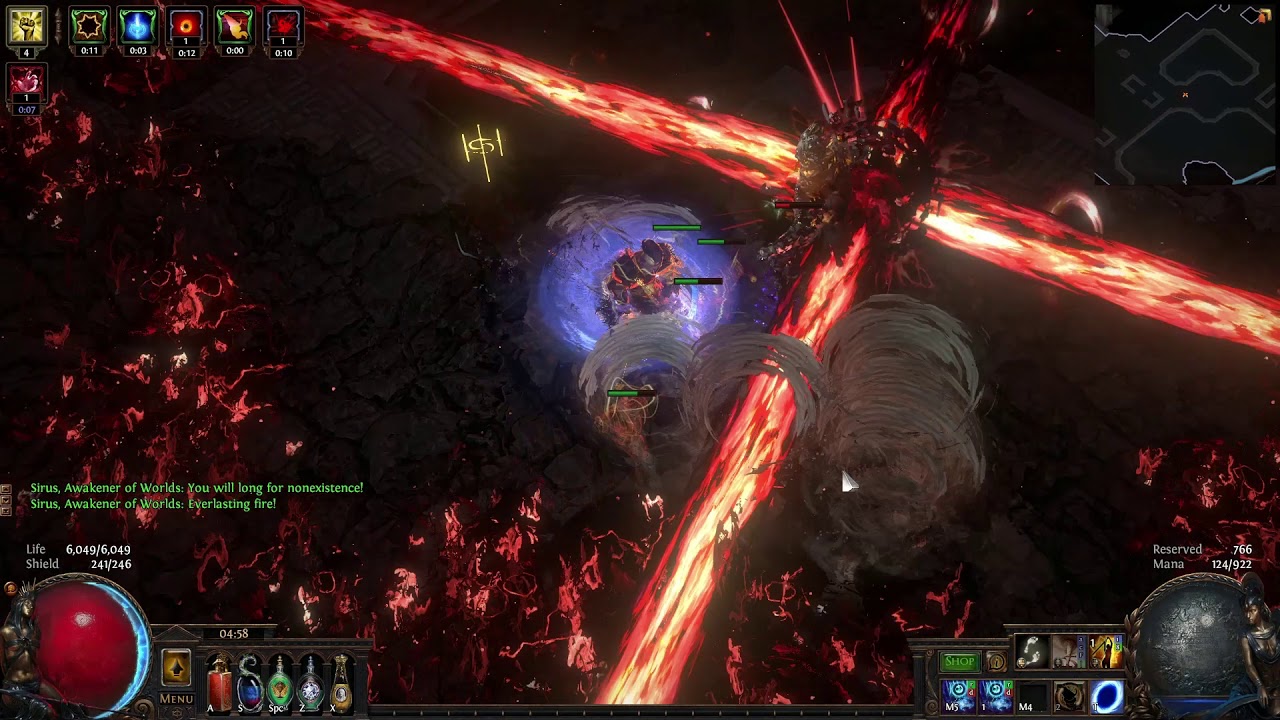Image resolution: width=1280 pixels, height=720 pixels.
Task: Activate the blue portal skill
Action: click(1107, 696)
